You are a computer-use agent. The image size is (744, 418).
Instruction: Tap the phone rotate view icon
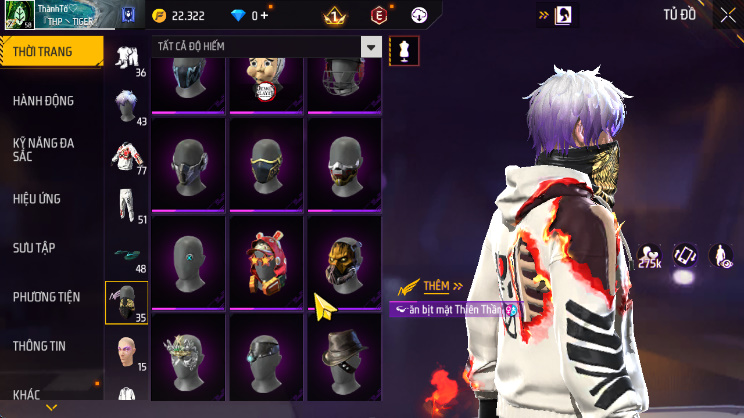click(x=685, y=256)
